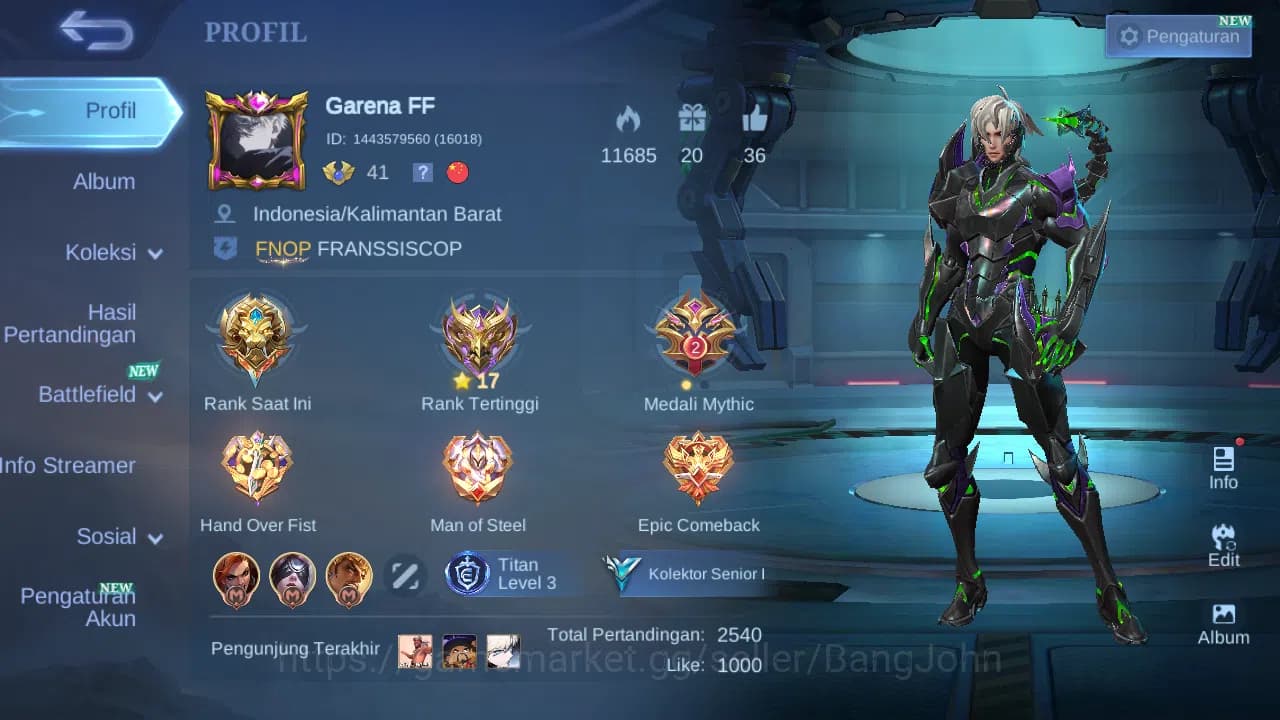View the Rank Tertinggi emblem
Viewport: 1280px width, 720px height.
pos(478,335)
